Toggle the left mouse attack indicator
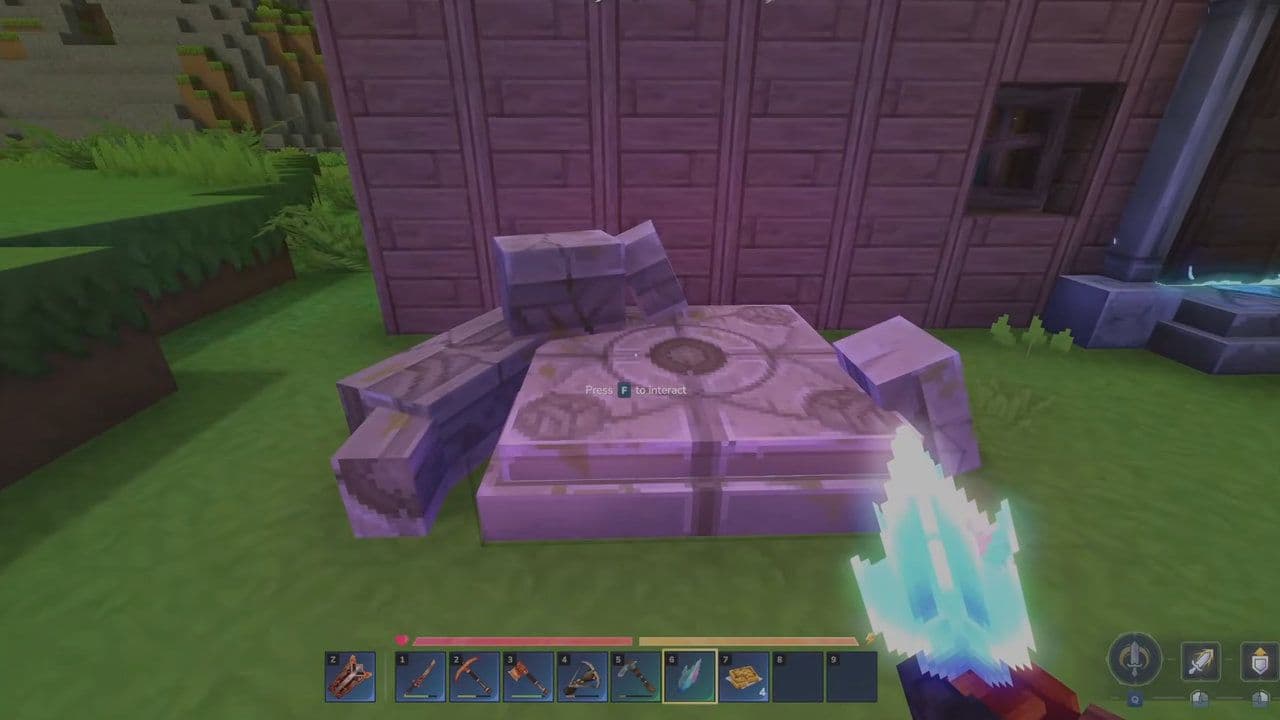This screenshot has height=720, width=1280. pyautogui.click(x=1200, y=698)
